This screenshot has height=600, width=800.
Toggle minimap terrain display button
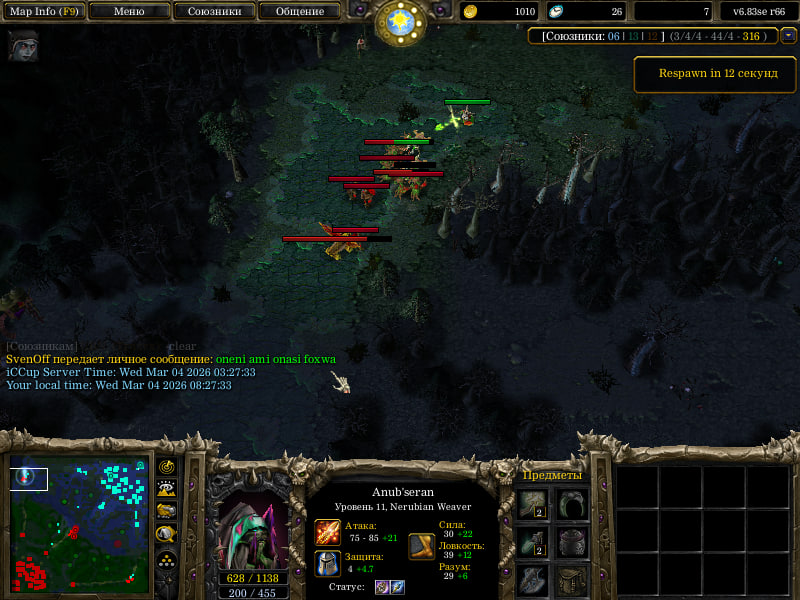[x=167, y=489]
